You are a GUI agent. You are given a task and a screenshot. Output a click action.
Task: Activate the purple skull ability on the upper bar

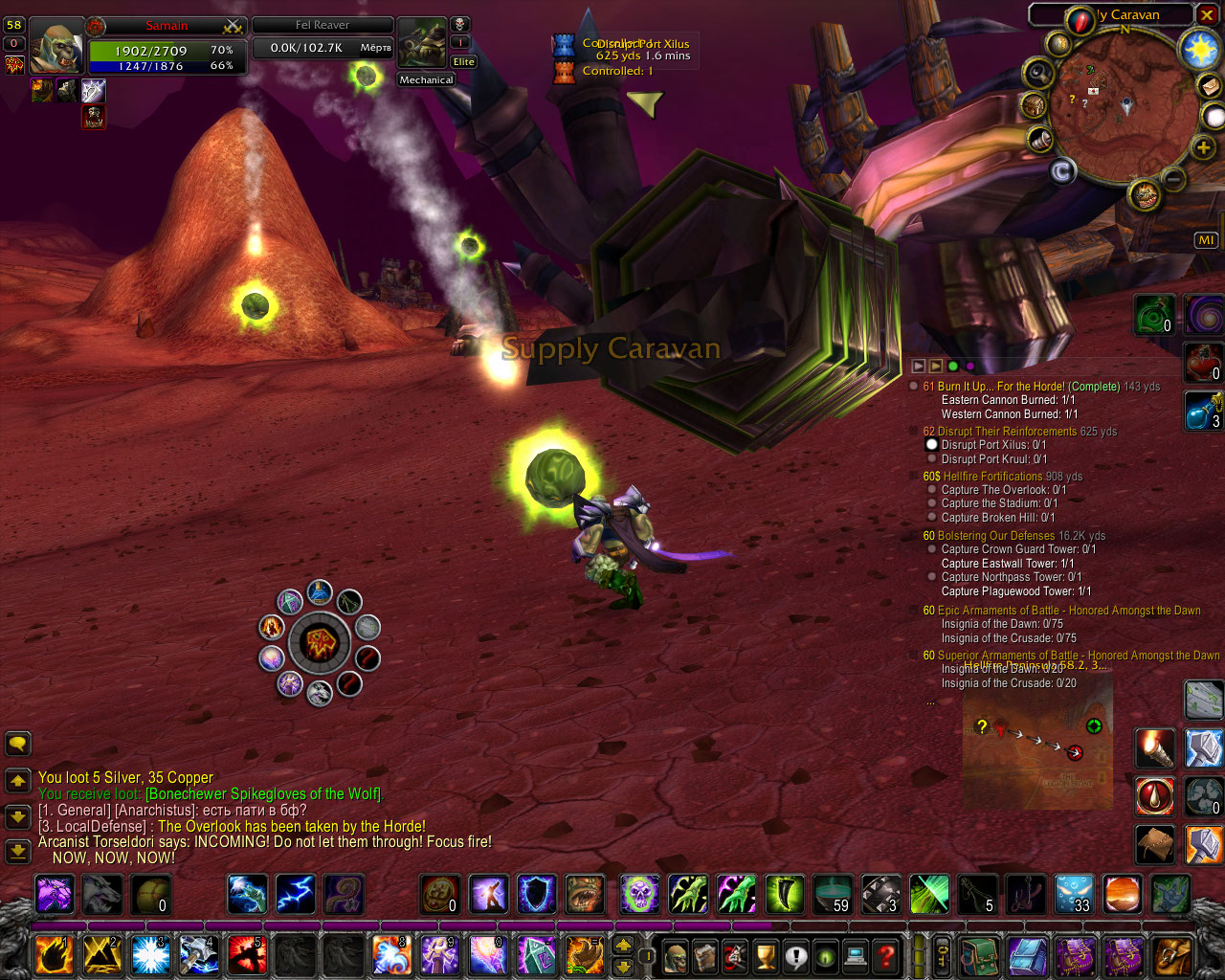coord(639,895)
